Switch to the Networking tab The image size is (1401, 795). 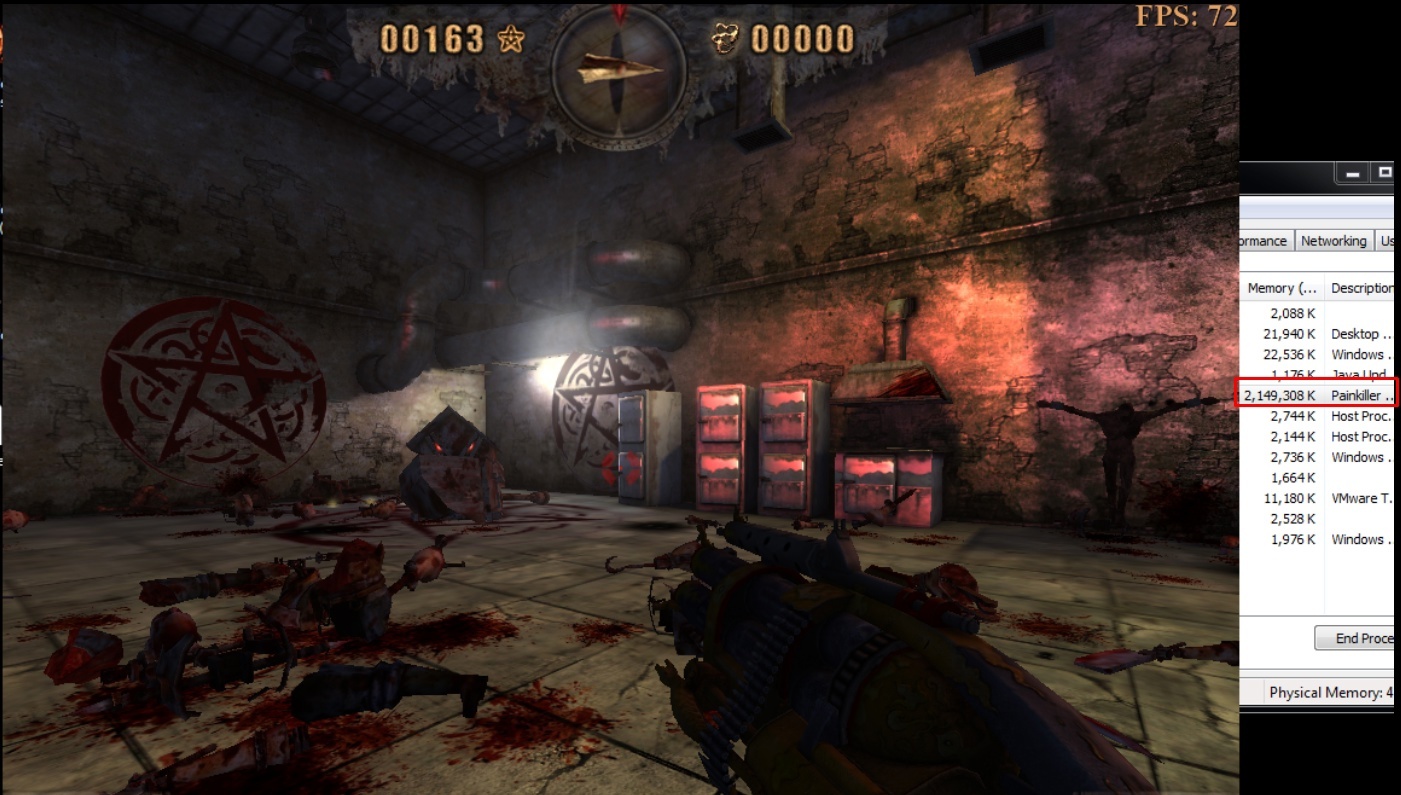click(1333, 241)
